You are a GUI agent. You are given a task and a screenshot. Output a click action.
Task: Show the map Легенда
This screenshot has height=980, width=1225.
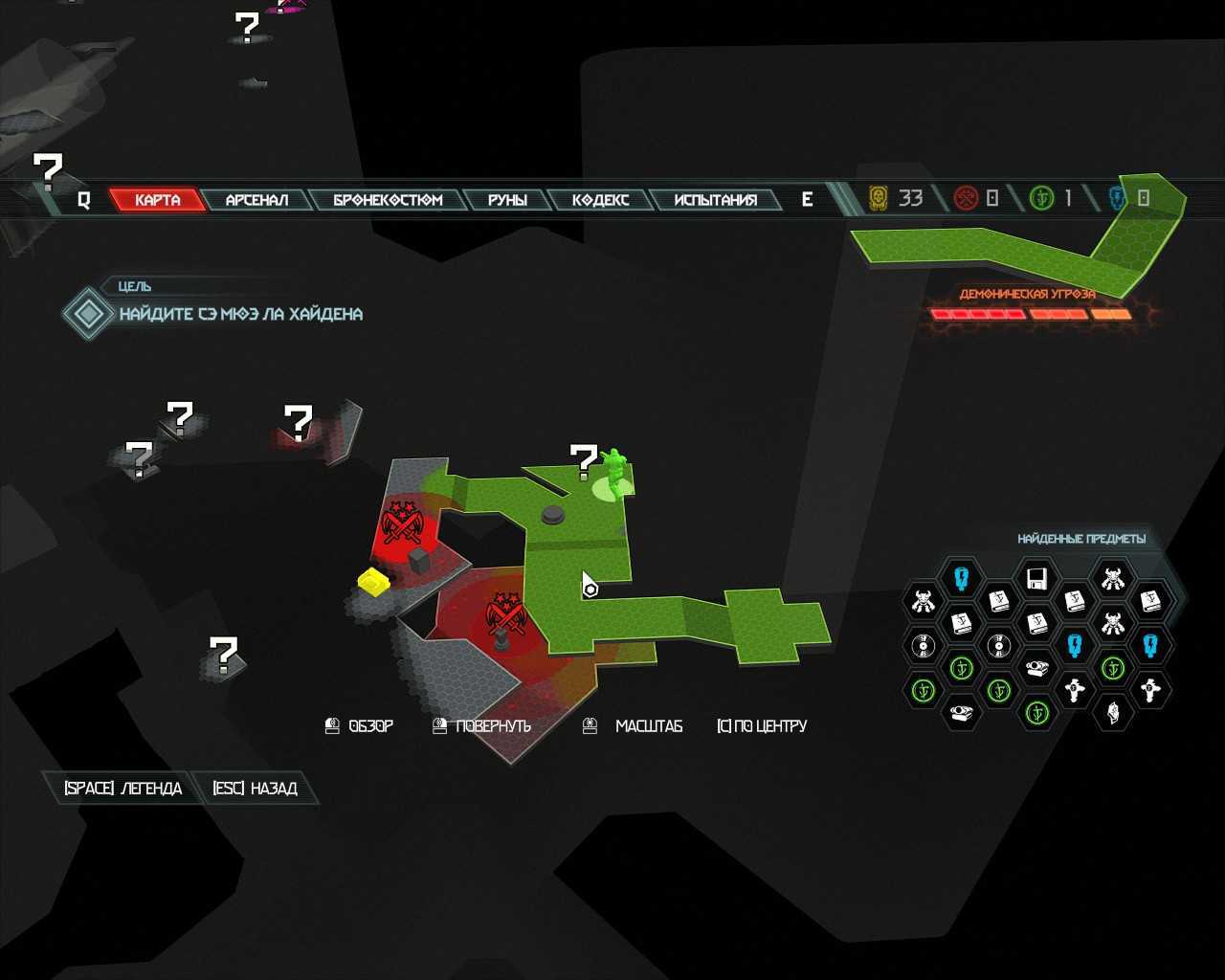(x=122, y=789)
